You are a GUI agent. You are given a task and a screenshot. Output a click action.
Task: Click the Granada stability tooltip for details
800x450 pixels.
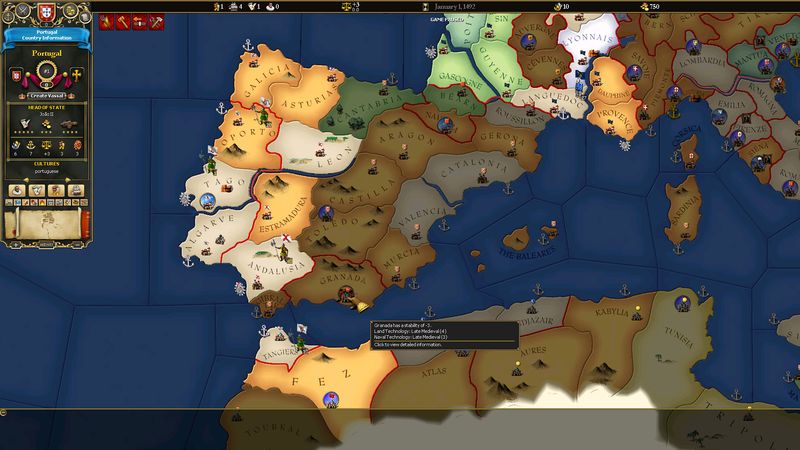[438, 334]
